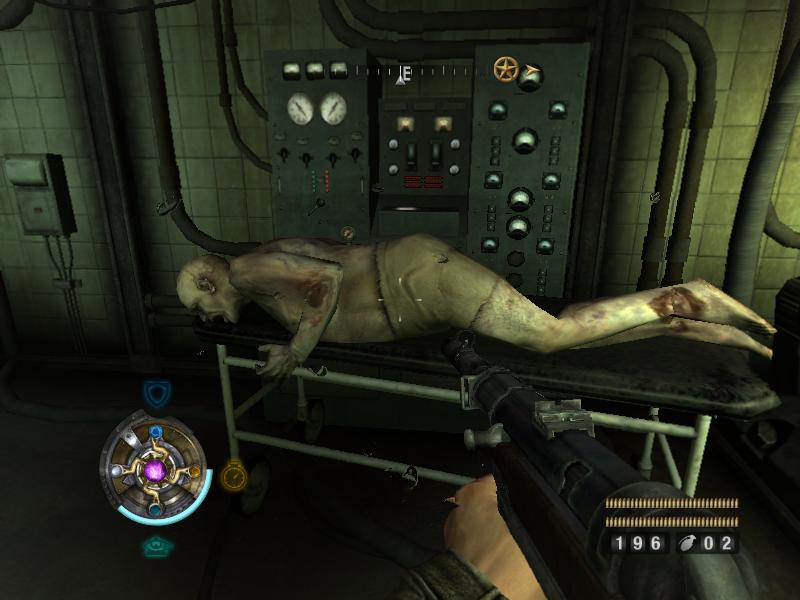Image resolution: width=800 pixels, height=600 pixels.
Task: Click the compass strip at the E marker
Action: (406, 73)
